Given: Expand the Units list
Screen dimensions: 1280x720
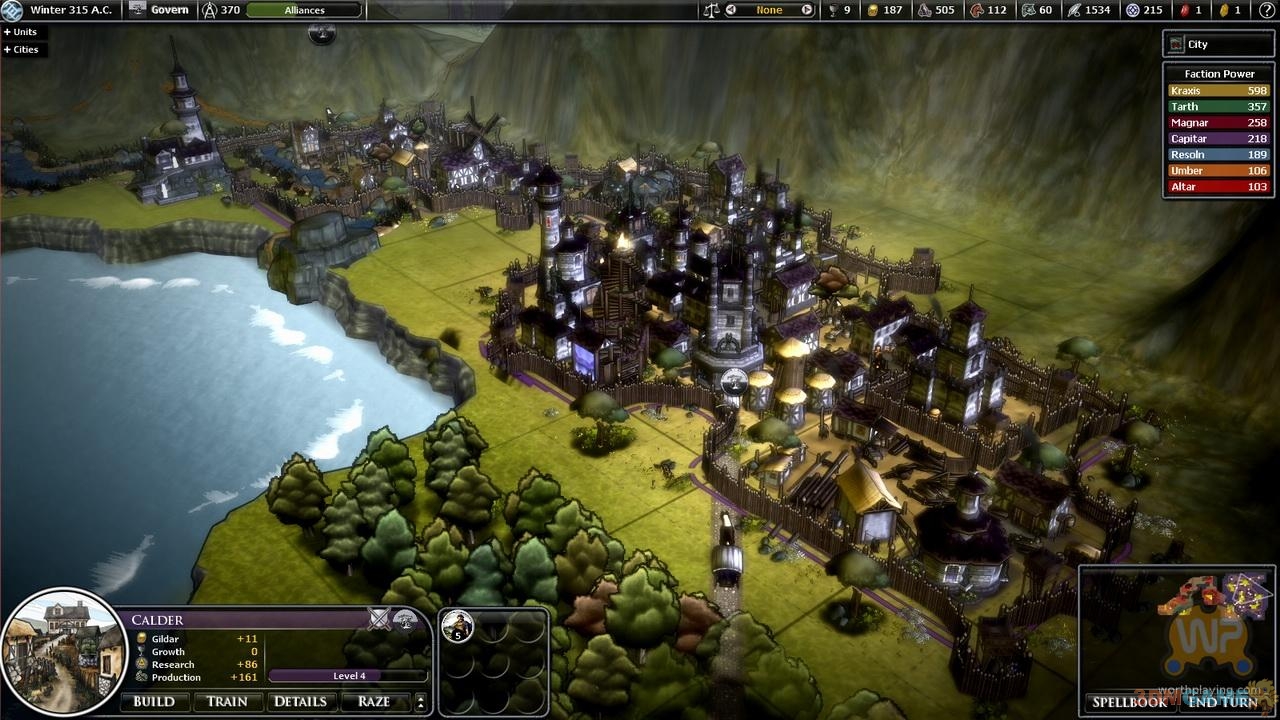Looking at the screenshot, I should [21, 32].
